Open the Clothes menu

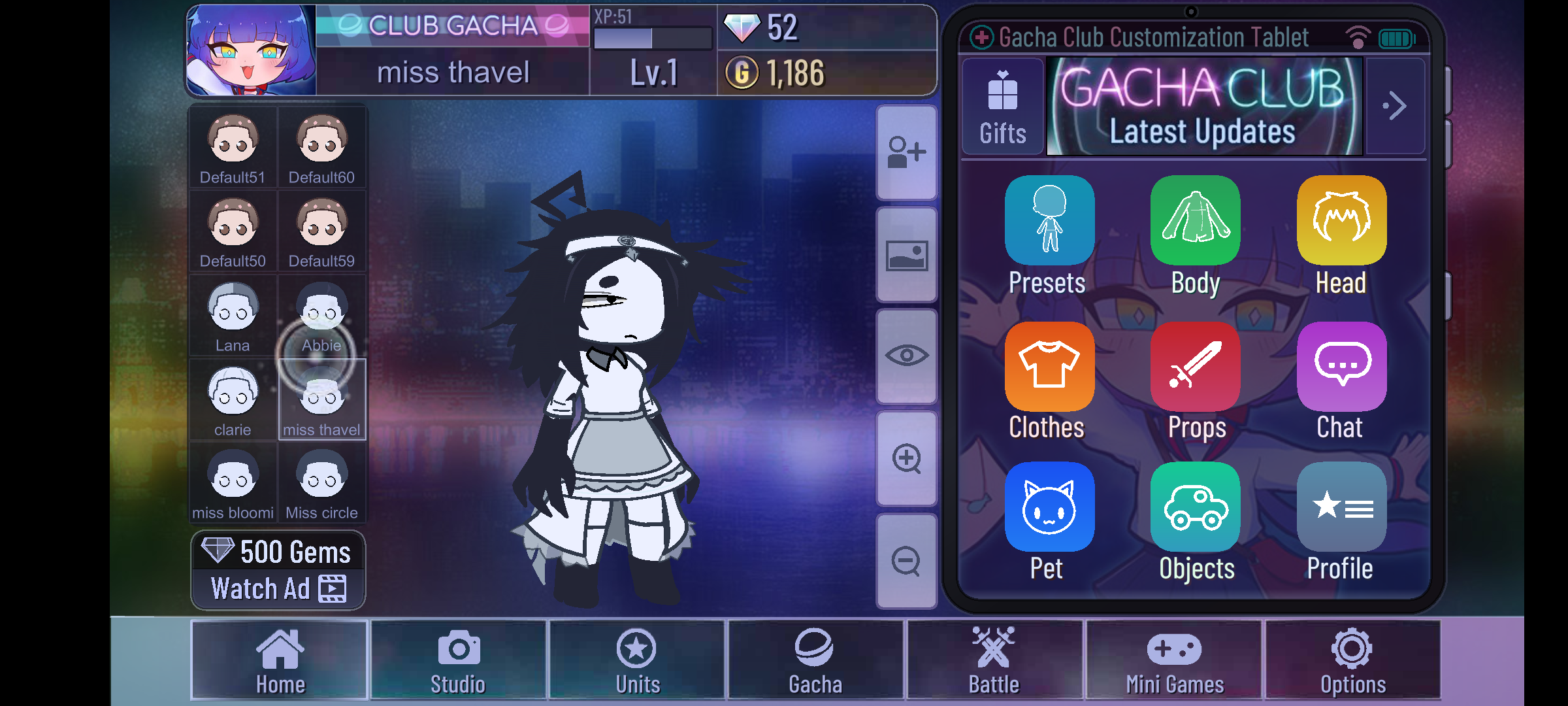click(1049, 366)
